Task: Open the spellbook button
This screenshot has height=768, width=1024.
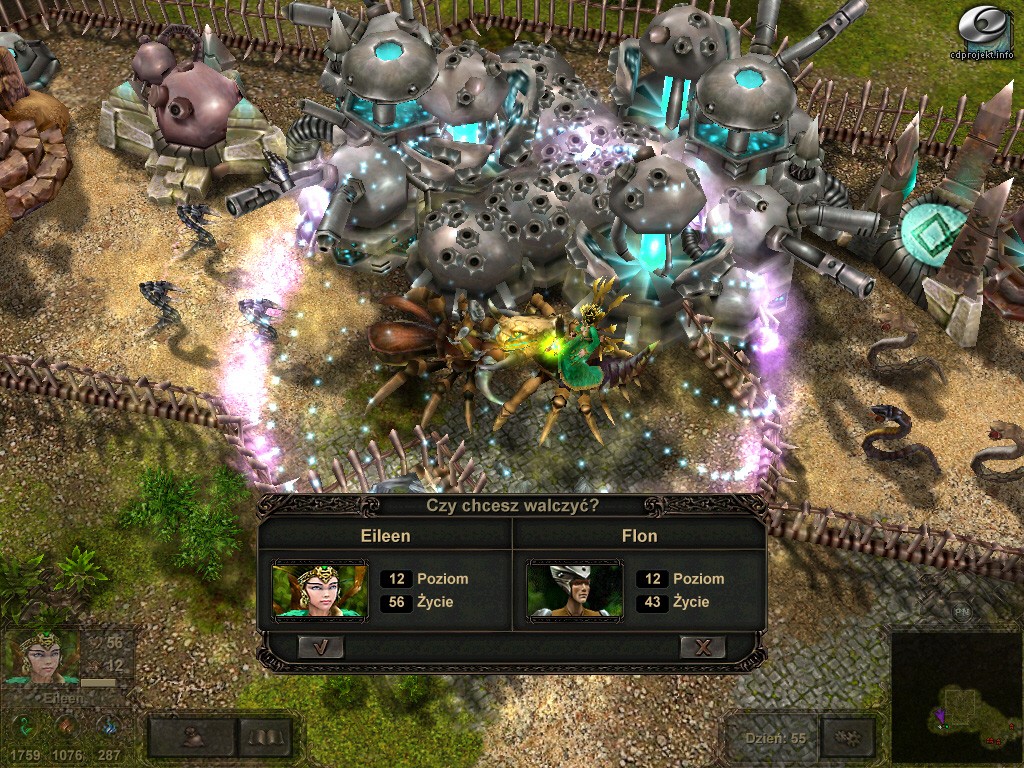Action: pyautogui.click(x=265, y=737)
